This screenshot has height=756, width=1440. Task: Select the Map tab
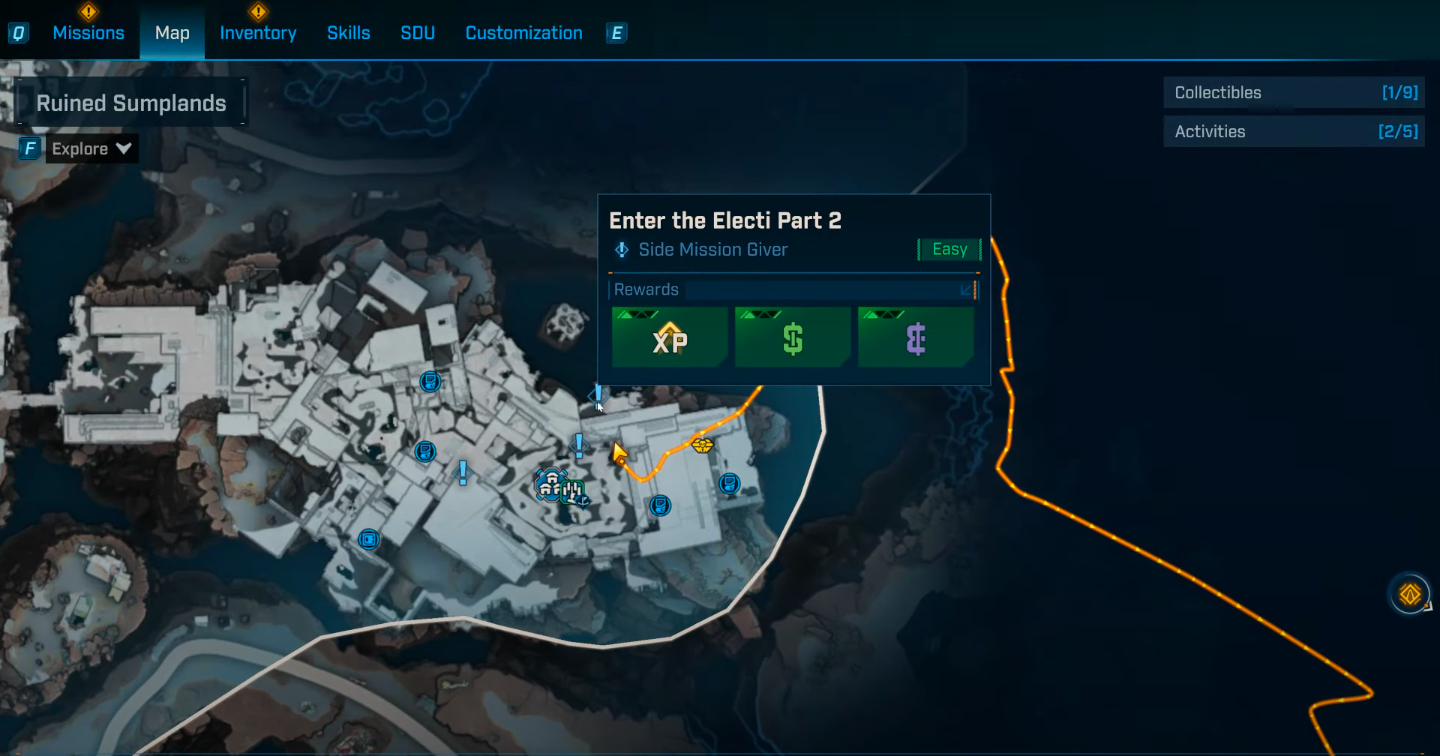tap(172, 33)
